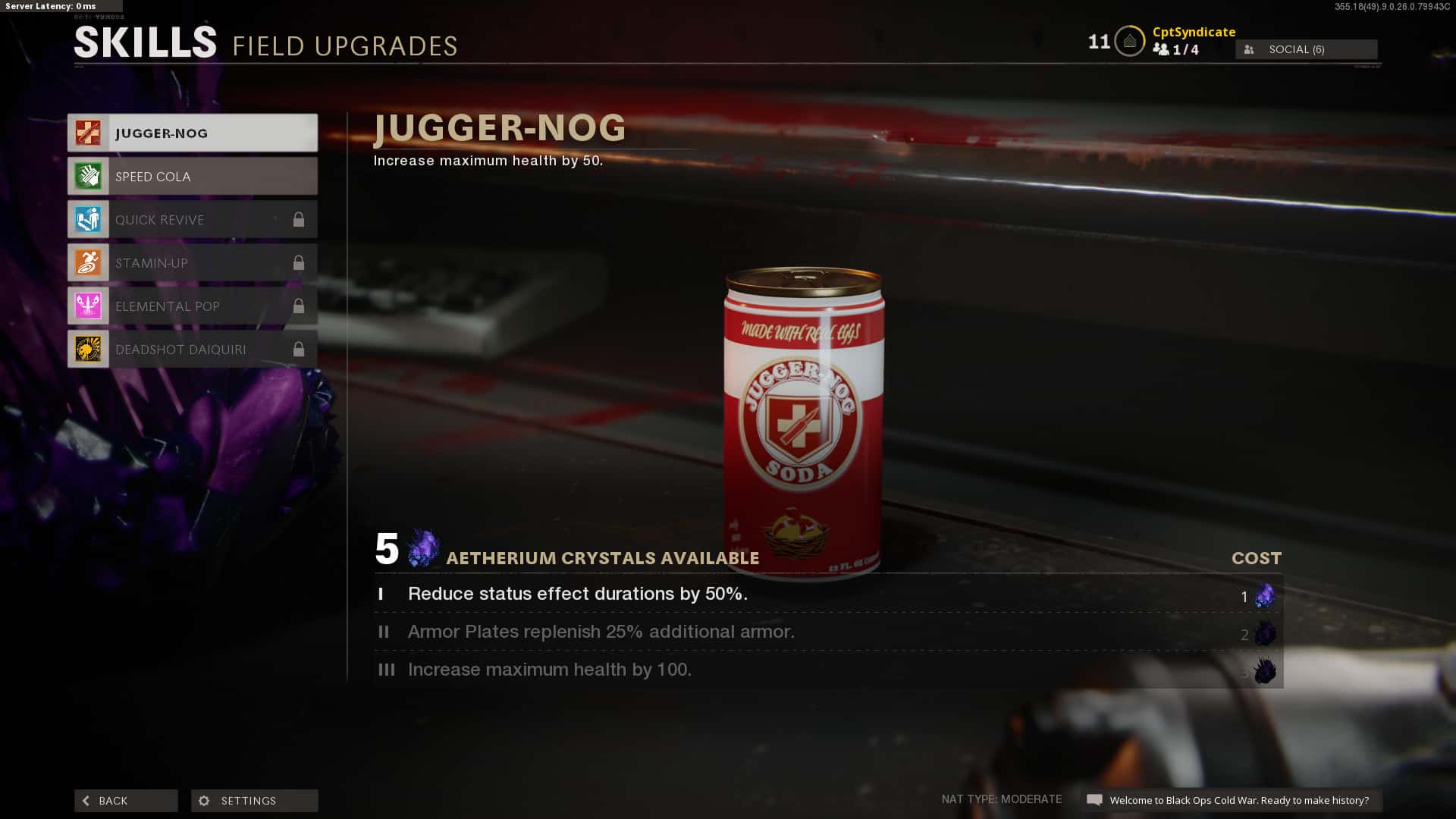Viewport: 1456px width, 819px height.
Task: Choose Speed Cola from the skills list
Action: (x=193, y=177)
